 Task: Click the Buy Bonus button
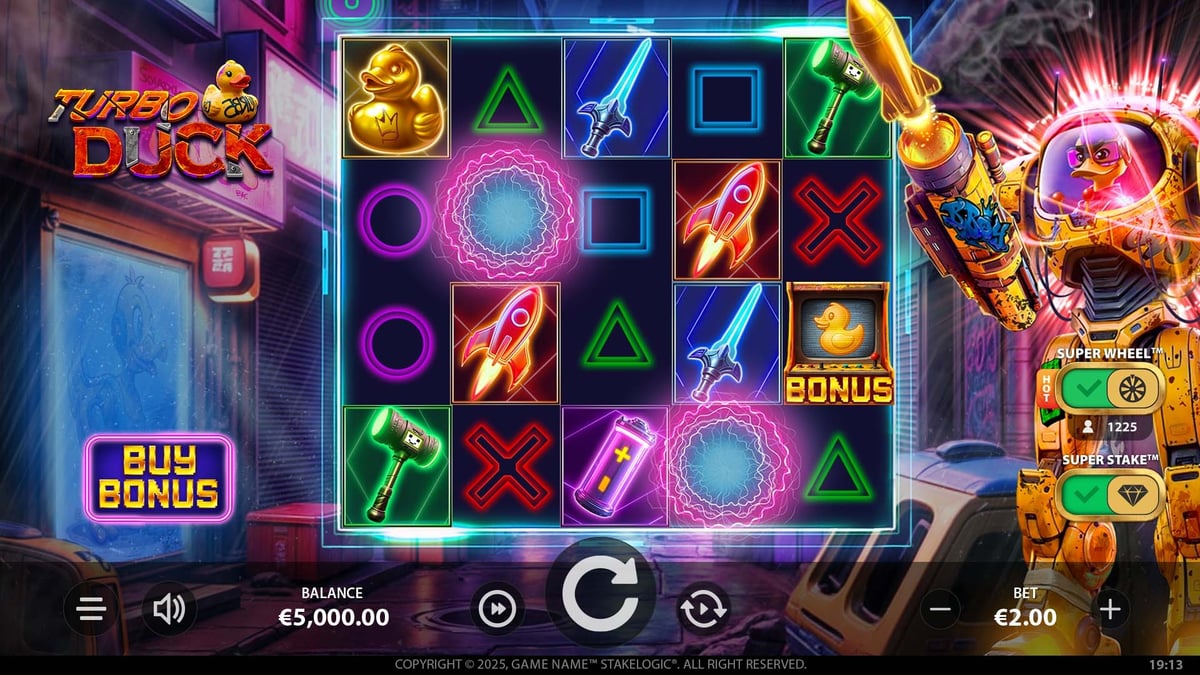159,477
